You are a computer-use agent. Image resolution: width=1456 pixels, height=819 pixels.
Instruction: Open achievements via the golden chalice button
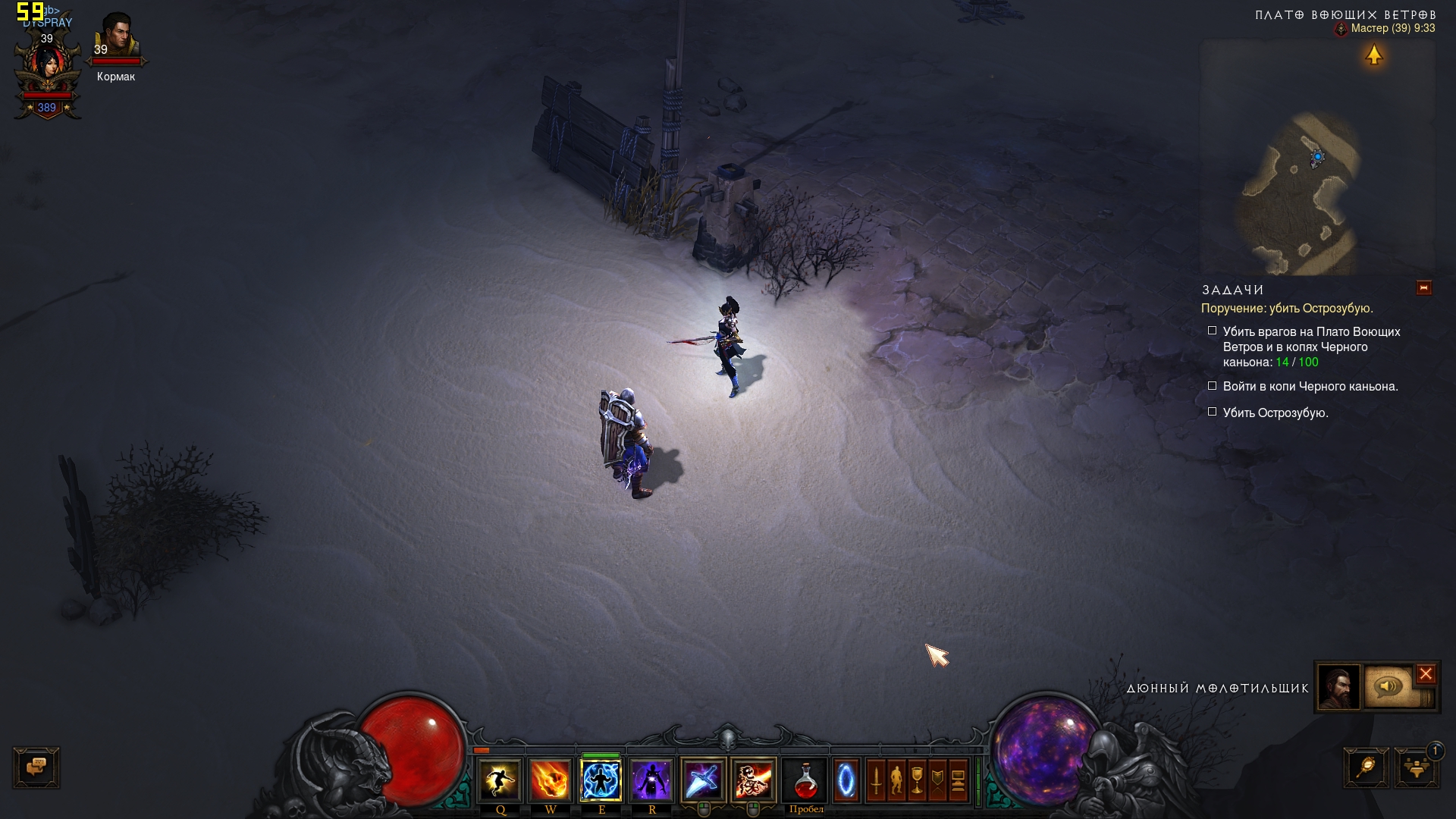pos(917,780)
